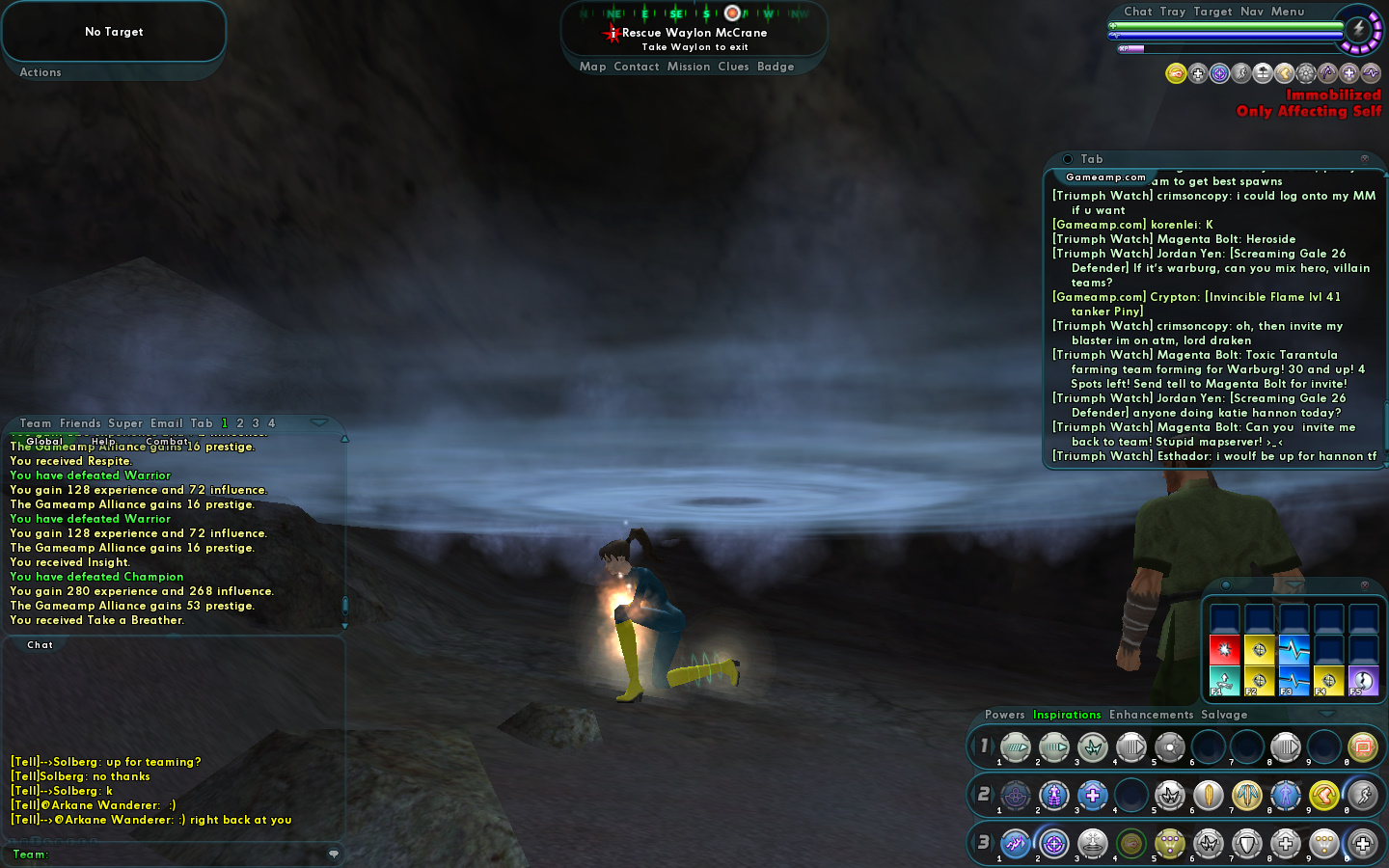Screen dimensions: 1389x868
Task: Open the target Actions menu
Action: pyautogui.click(x=41, y=72)
